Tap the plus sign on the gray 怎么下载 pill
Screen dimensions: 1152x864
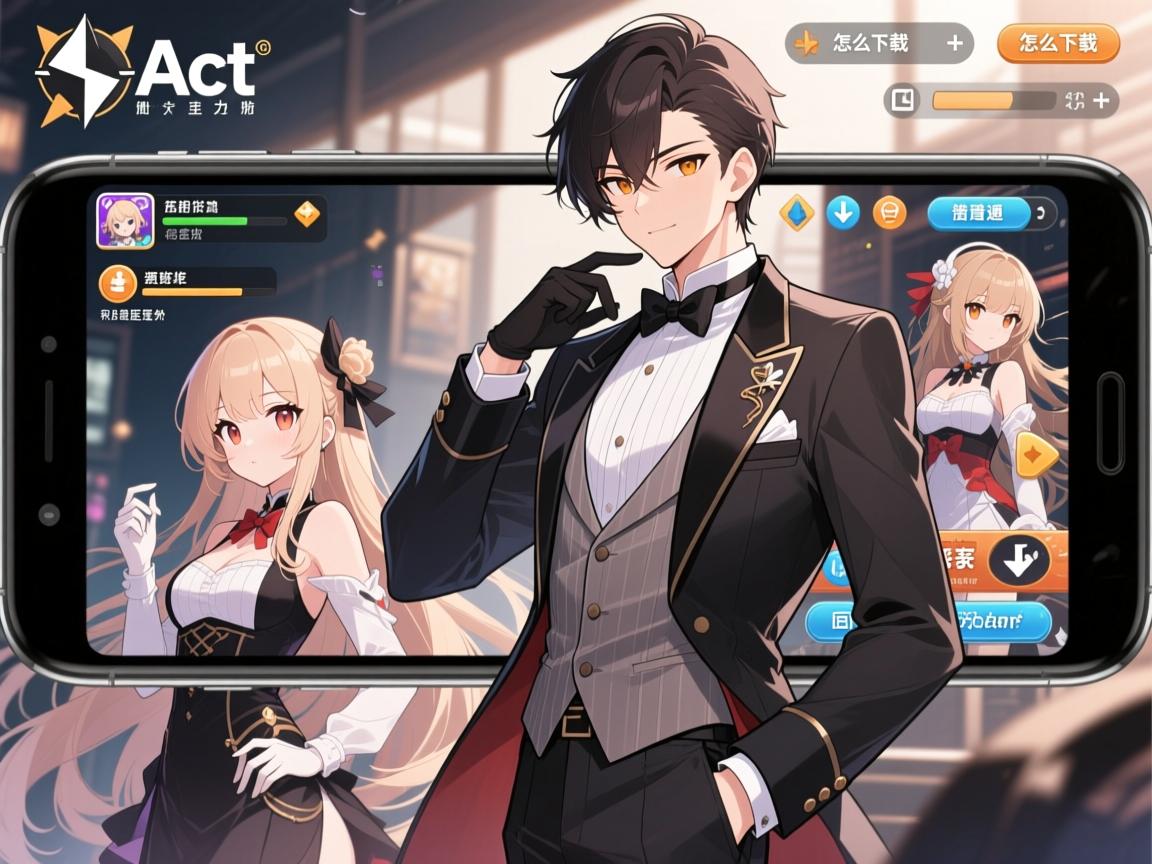(x=954, y=43)
